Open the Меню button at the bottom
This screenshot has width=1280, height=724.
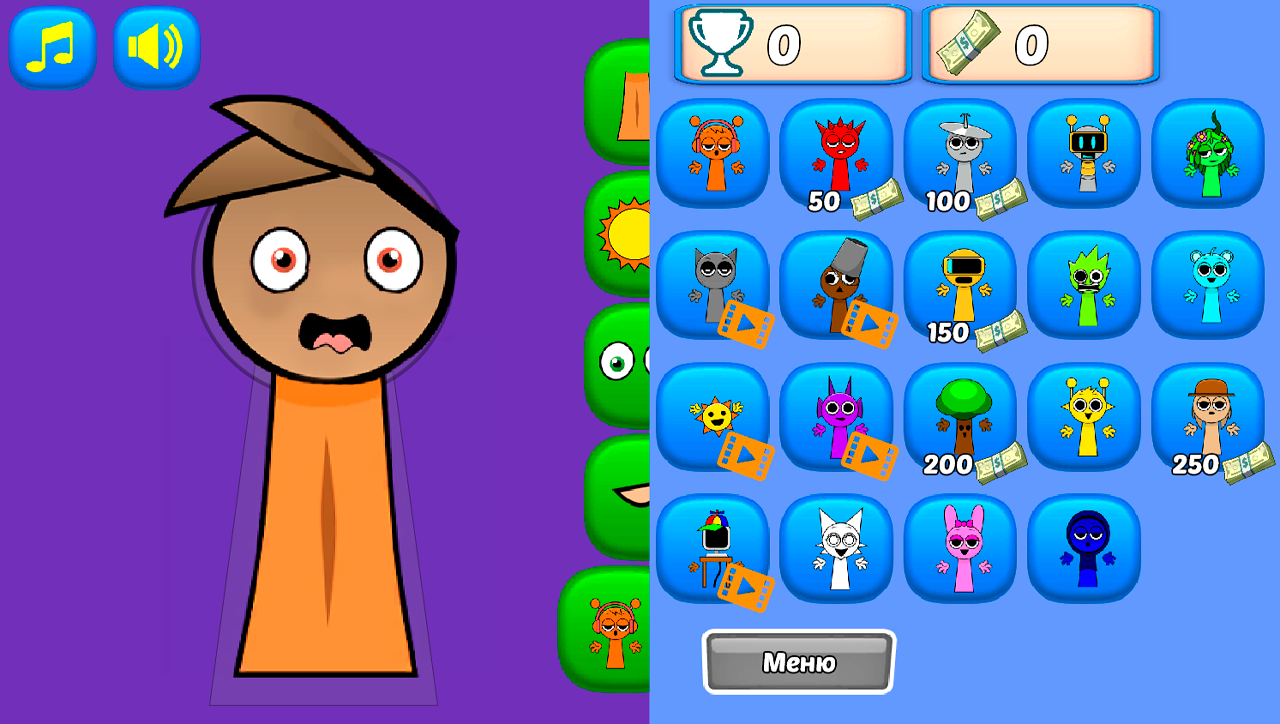pyautogui.click(x=797, y=662)
